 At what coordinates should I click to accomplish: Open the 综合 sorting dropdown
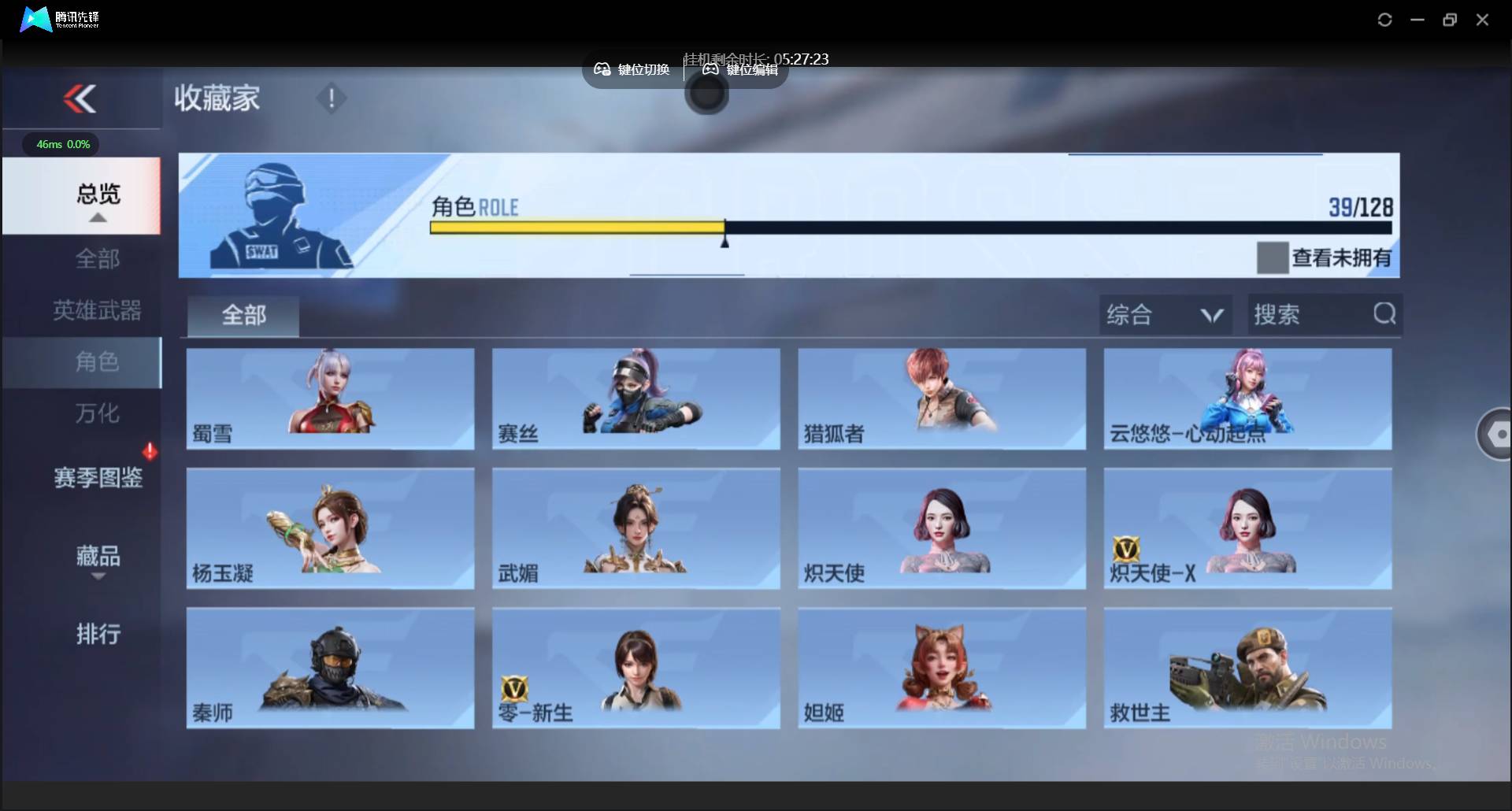pos(1165,313)
